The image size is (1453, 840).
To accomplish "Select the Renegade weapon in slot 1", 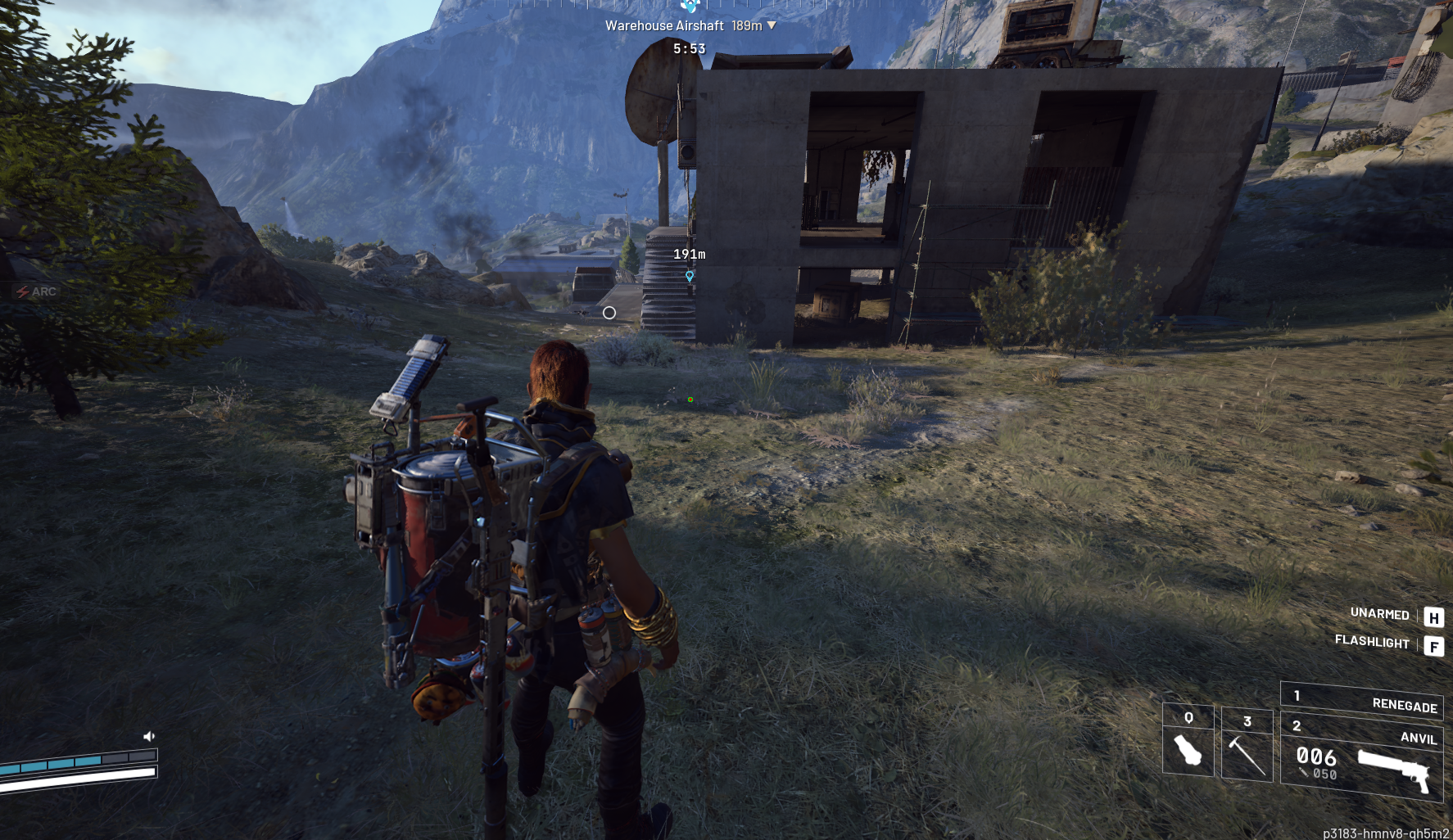I will 1361,700.
